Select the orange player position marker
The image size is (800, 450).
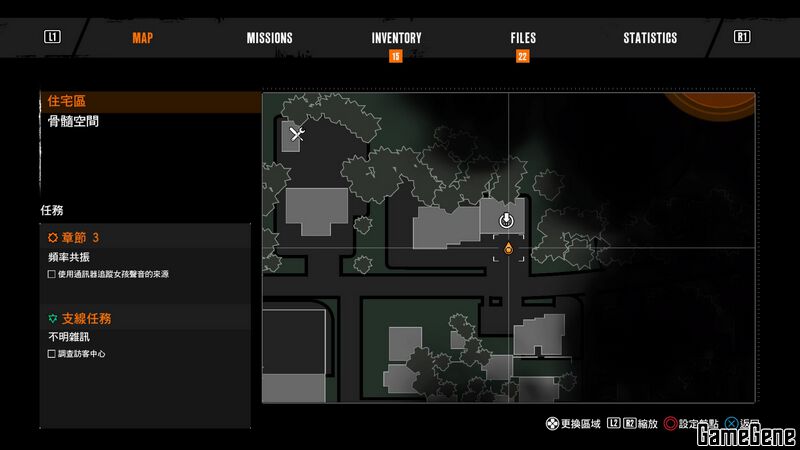[508, 247]
